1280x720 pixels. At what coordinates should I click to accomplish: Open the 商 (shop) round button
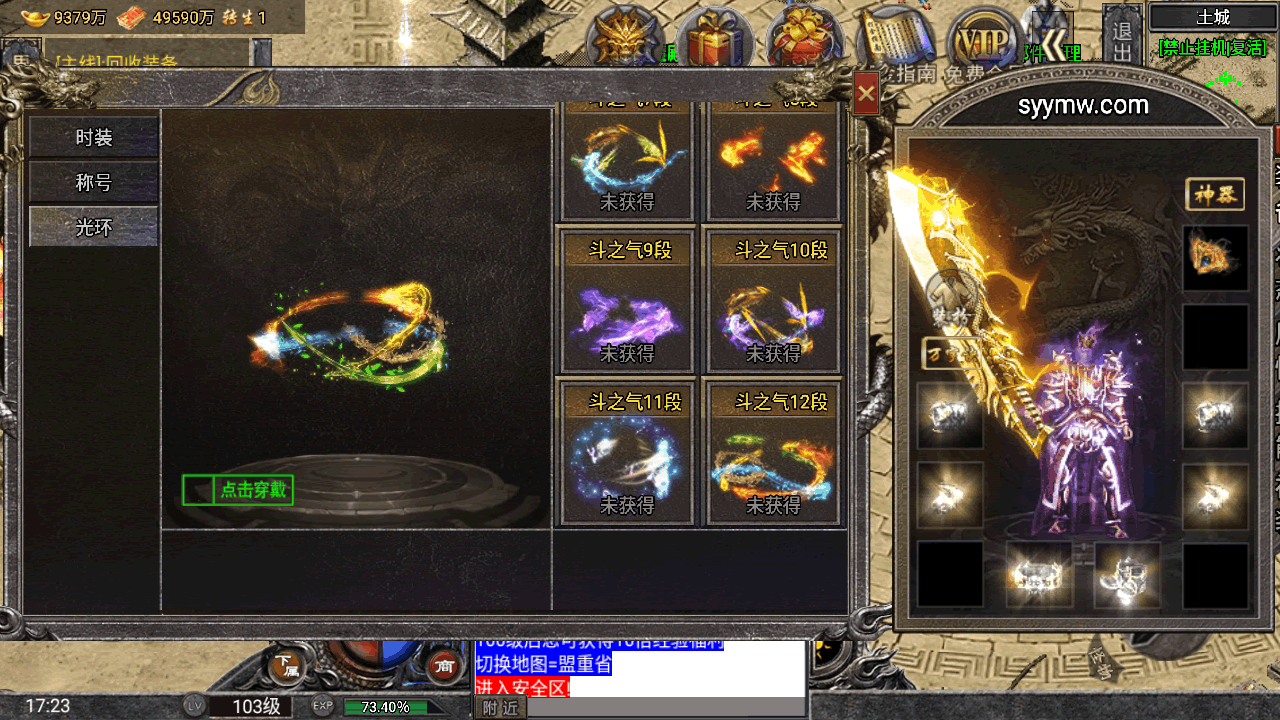[x=443, y=665]
